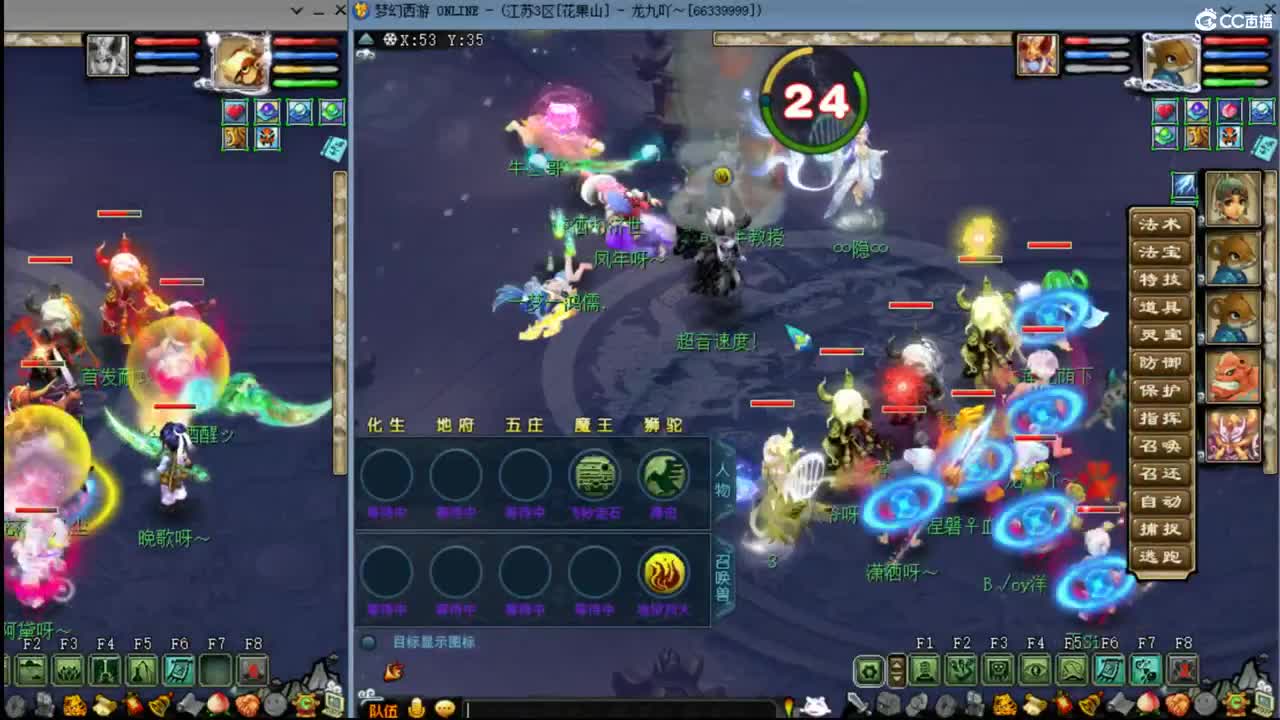1280x720 pixels.
Task: Click the computer/monitor icon at the toolbar's right end
Action: (1263, 702)
